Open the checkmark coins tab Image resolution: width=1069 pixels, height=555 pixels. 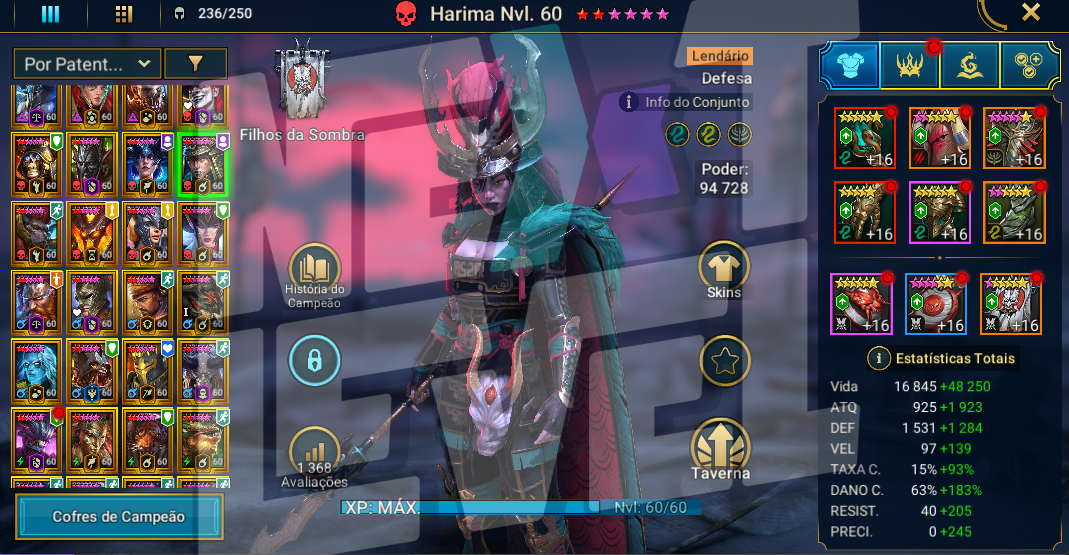(x=1030, y=66)
